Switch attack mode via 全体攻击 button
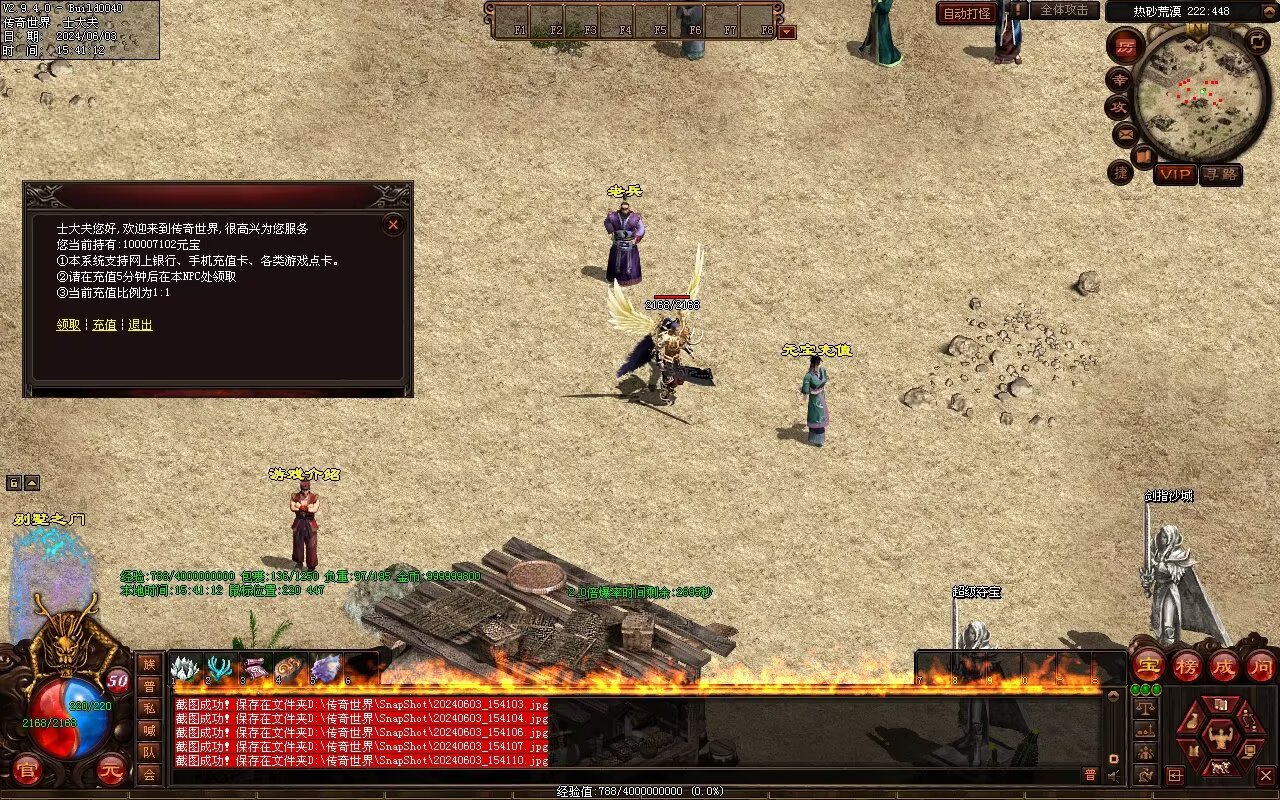Image resolution: width=1280 pixels, height=800 pixels. (1064, 11)
